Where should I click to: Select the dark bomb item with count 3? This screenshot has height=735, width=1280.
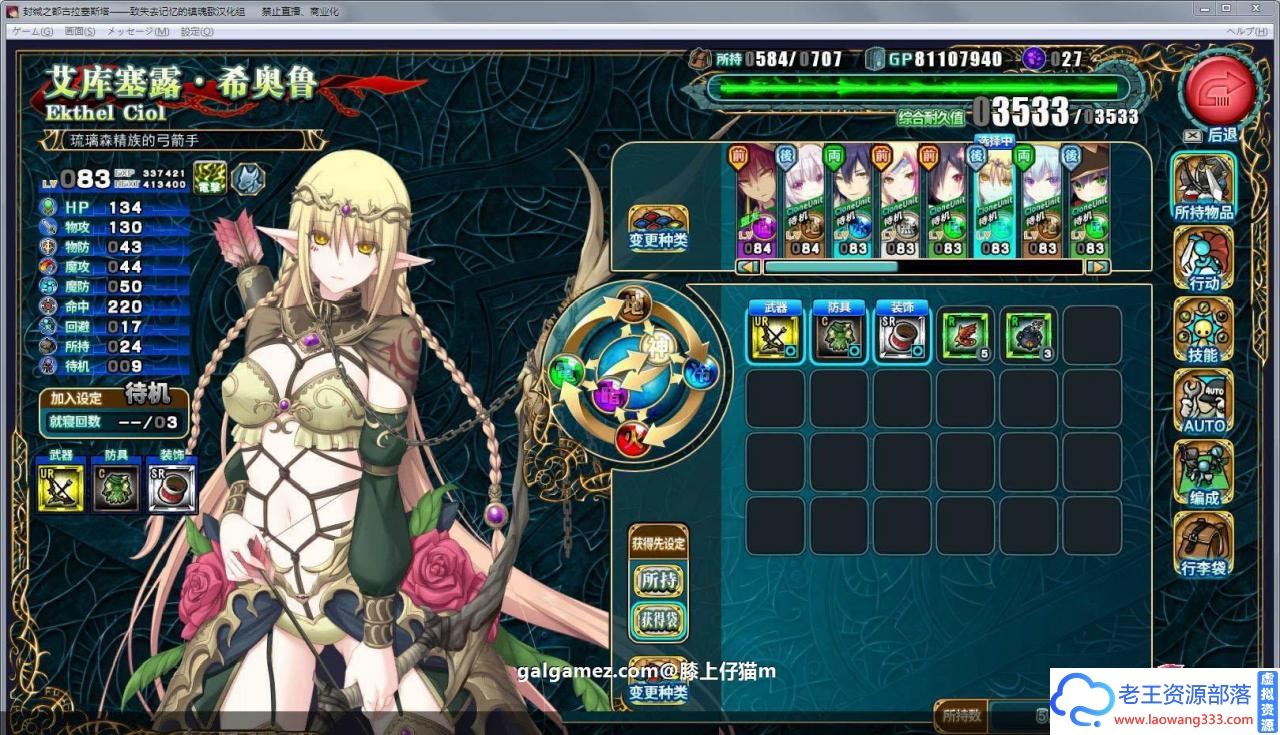[x=1029, y=336]
